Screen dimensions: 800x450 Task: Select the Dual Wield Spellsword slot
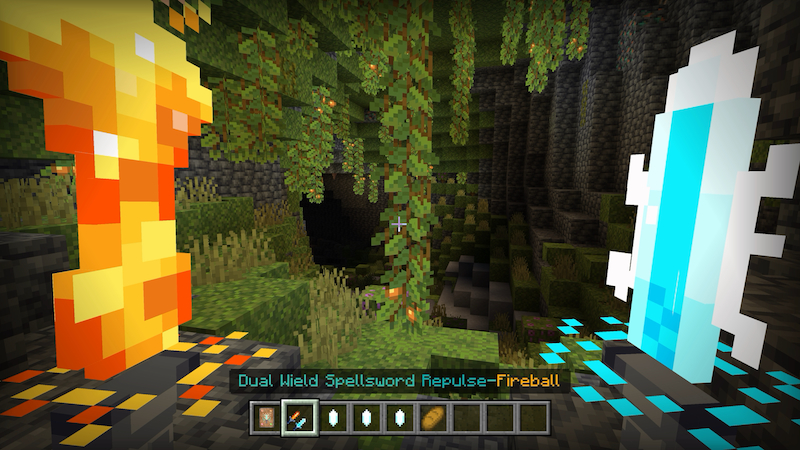(299, 416)
